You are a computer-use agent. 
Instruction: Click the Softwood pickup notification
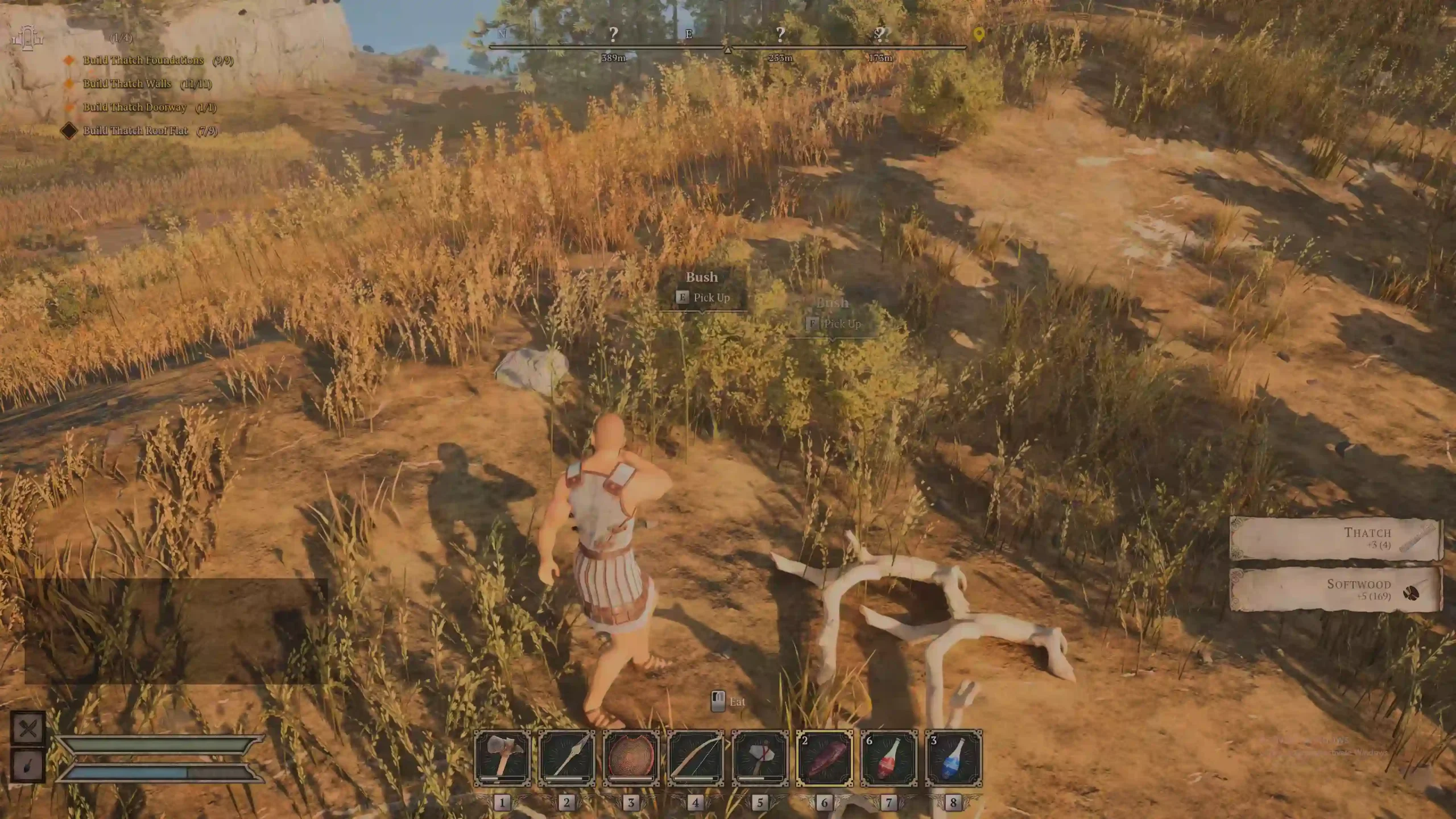tap(1335, 589)
